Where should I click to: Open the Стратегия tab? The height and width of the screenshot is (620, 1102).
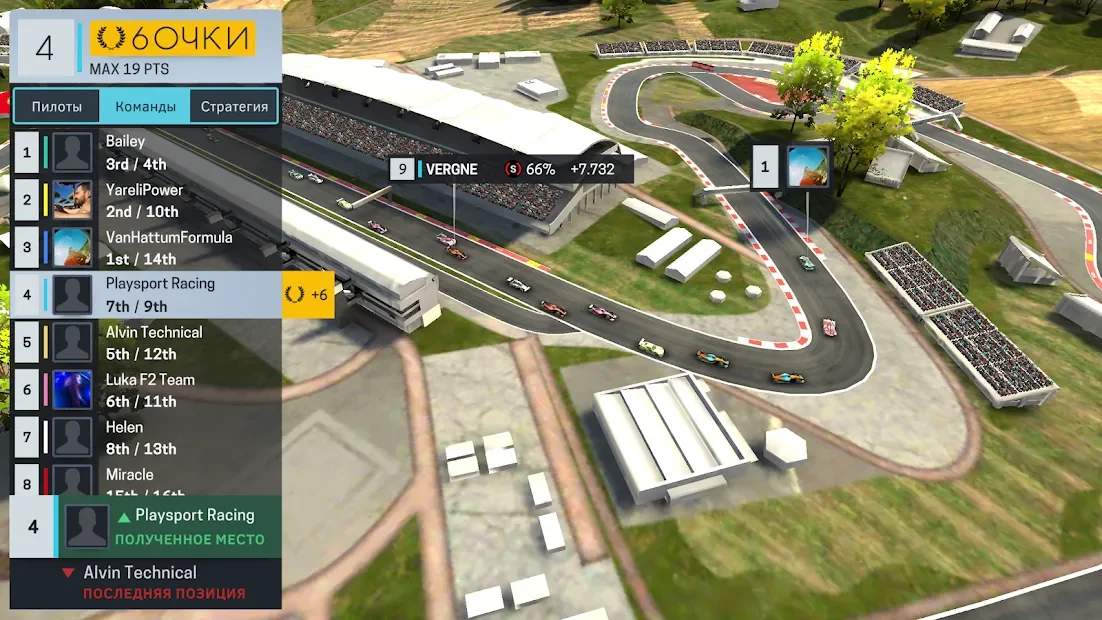234,106
